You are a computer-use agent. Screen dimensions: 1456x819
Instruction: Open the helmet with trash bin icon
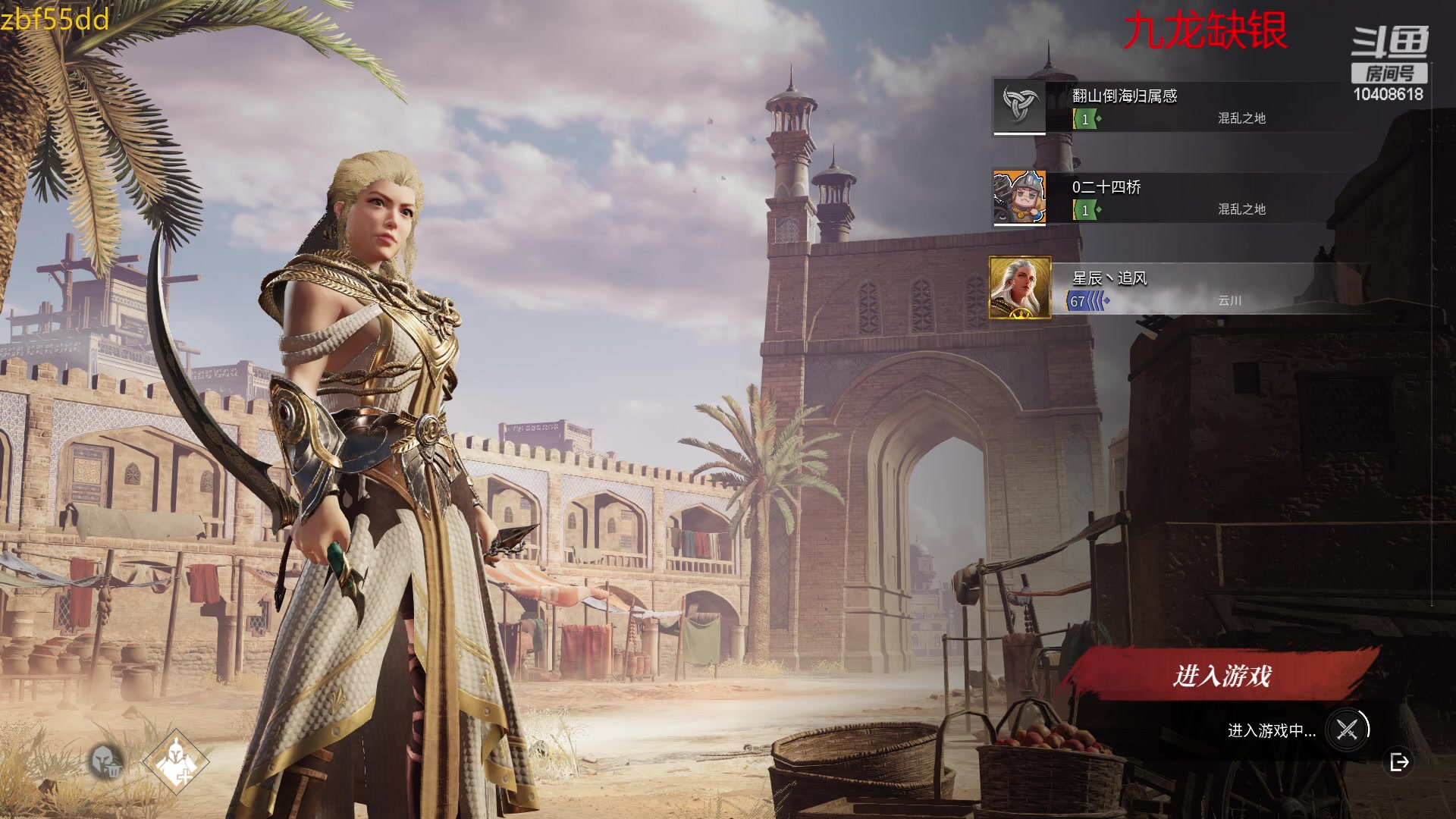(106, 761)
